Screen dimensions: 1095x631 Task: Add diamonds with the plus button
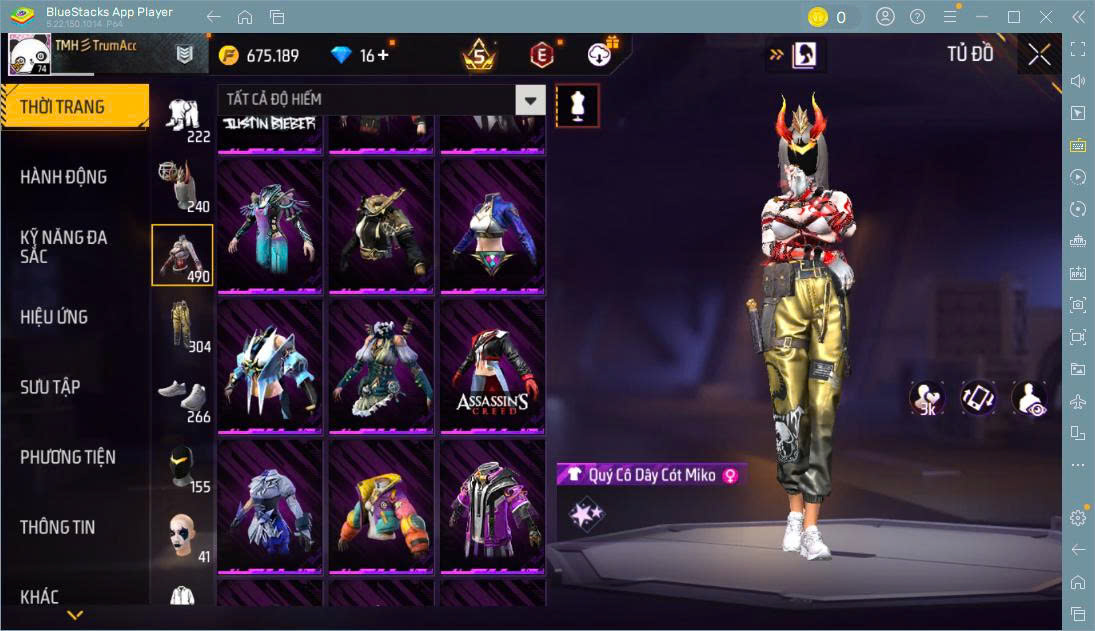[x=382, y=55]
